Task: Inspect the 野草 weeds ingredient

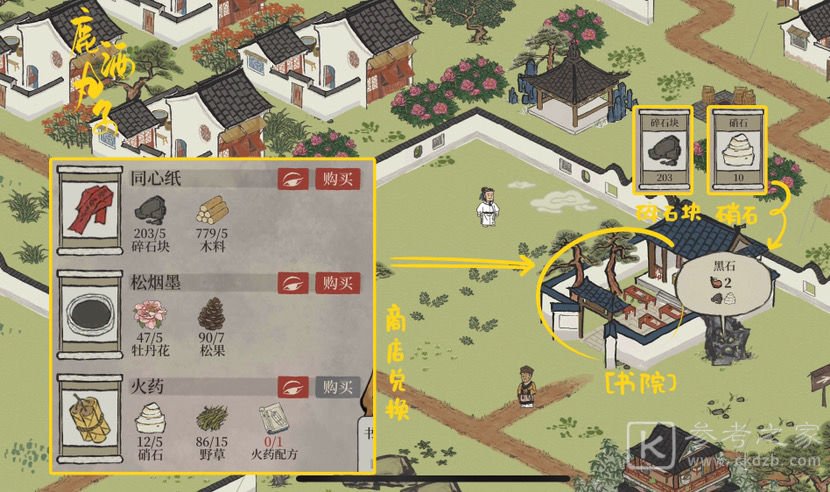Action: [211, 418]
